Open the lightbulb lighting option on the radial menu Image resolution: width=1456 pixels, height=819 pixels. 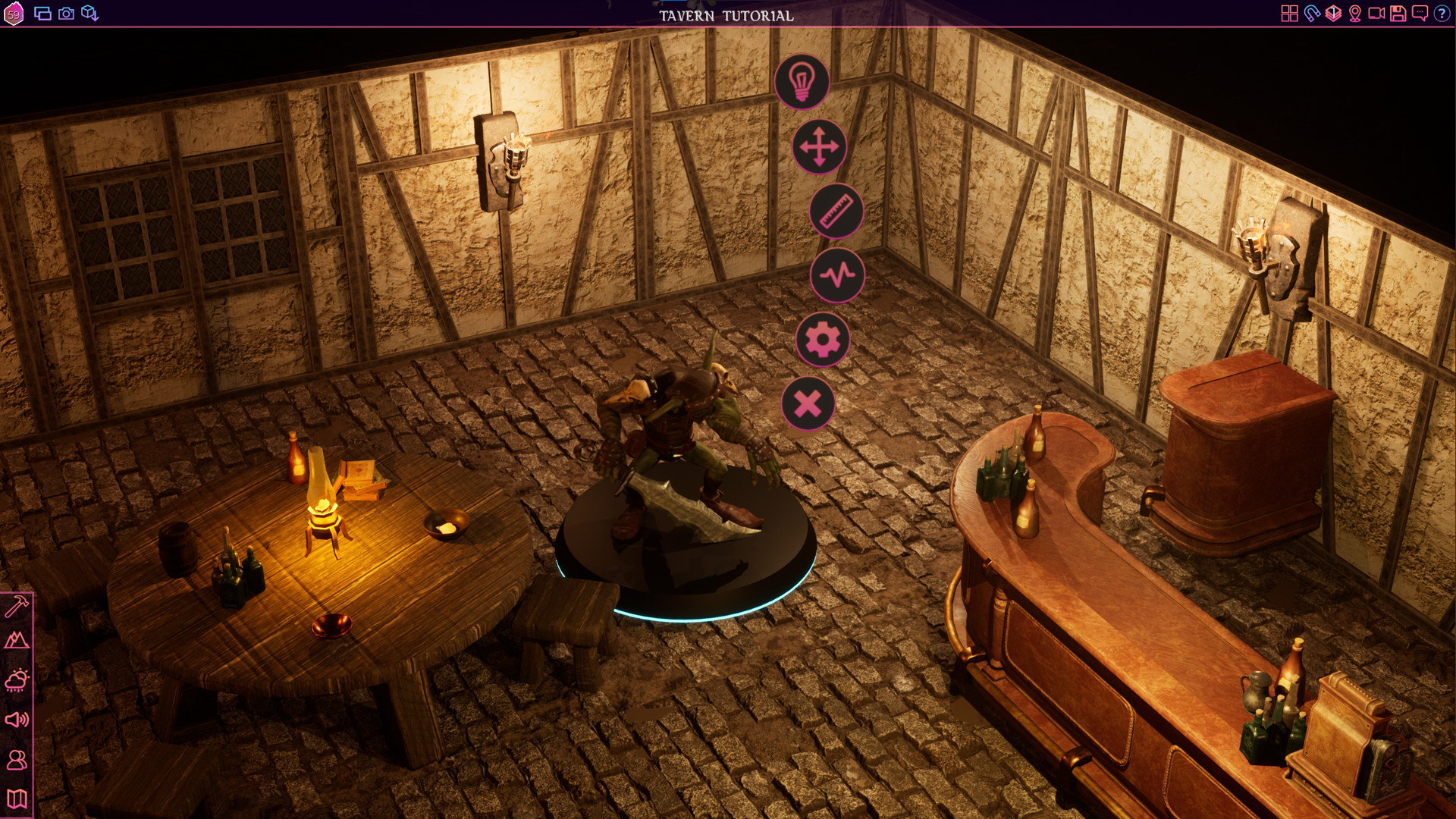tap(802, 82)
